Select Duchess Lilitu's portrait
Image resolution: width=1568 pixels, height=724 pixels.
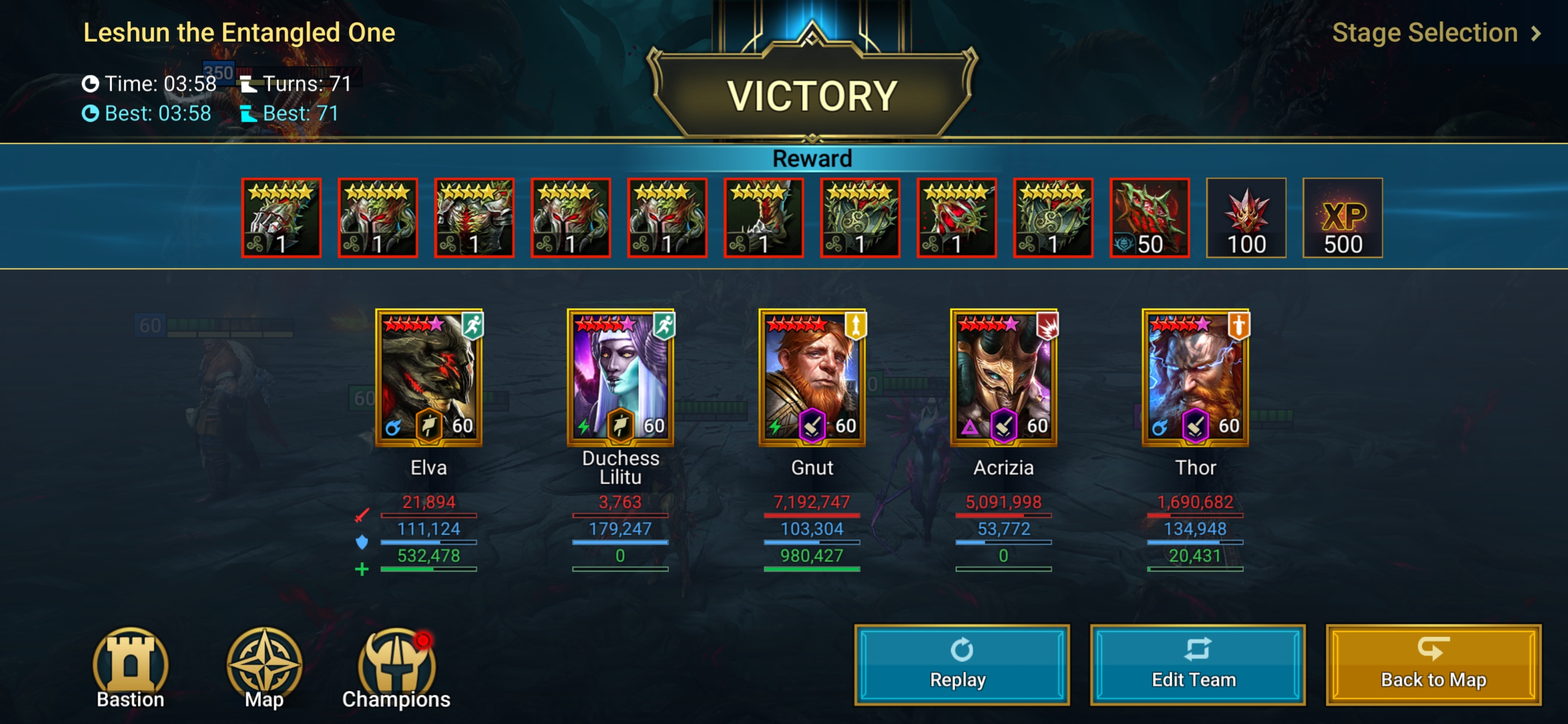pos(620,377)
